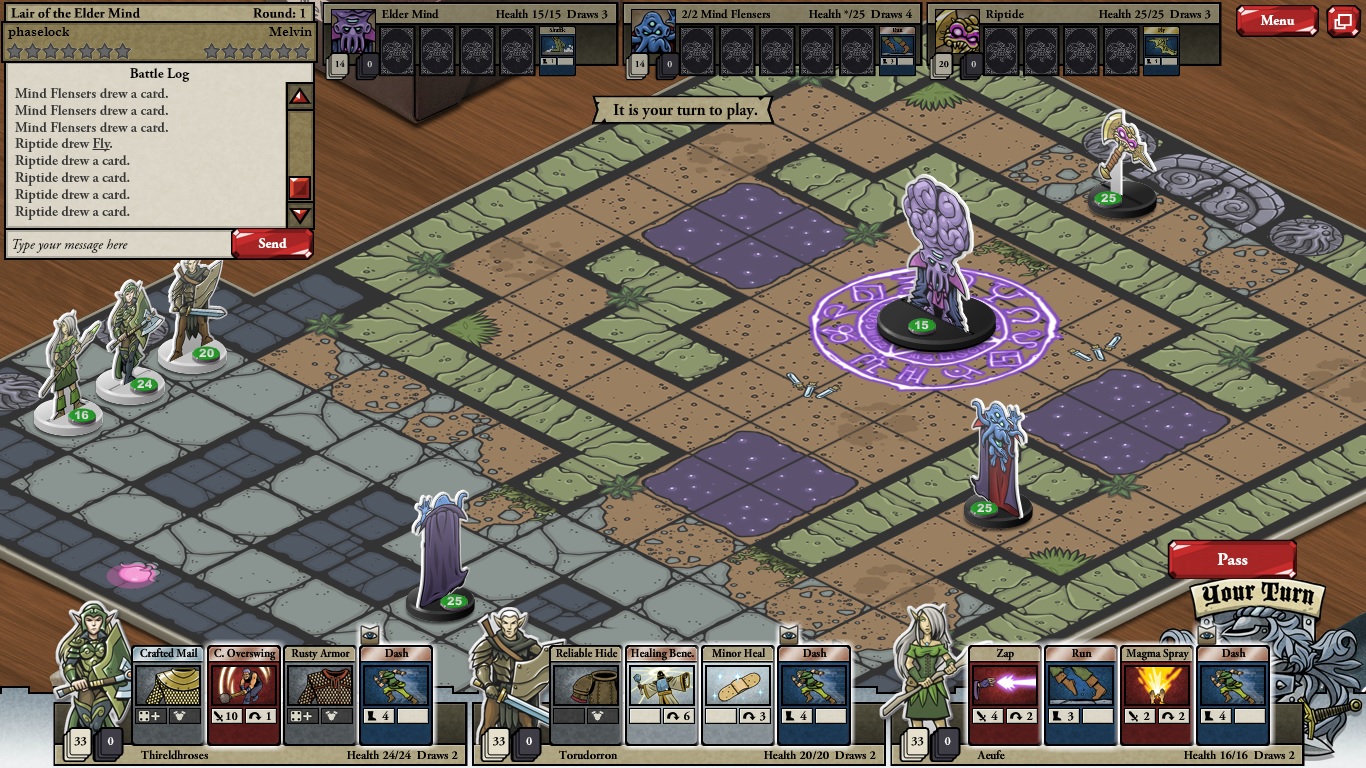1366x768 pixels.
Task: Pass your turn
Action: point(1232,560)
